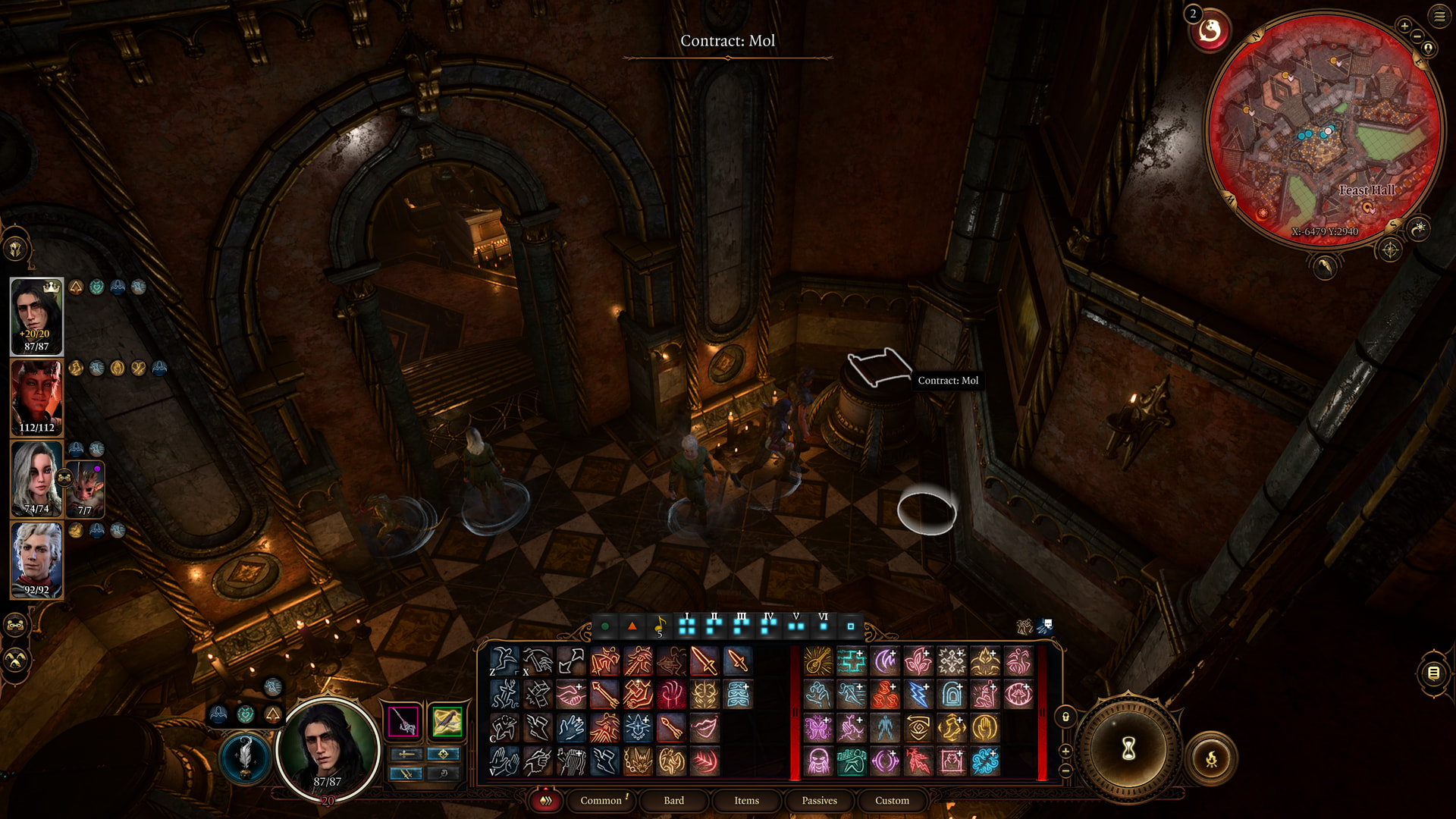Toggle the hotbar lock padlock
Viewport: 1456px width, 819px height.
1065,717
